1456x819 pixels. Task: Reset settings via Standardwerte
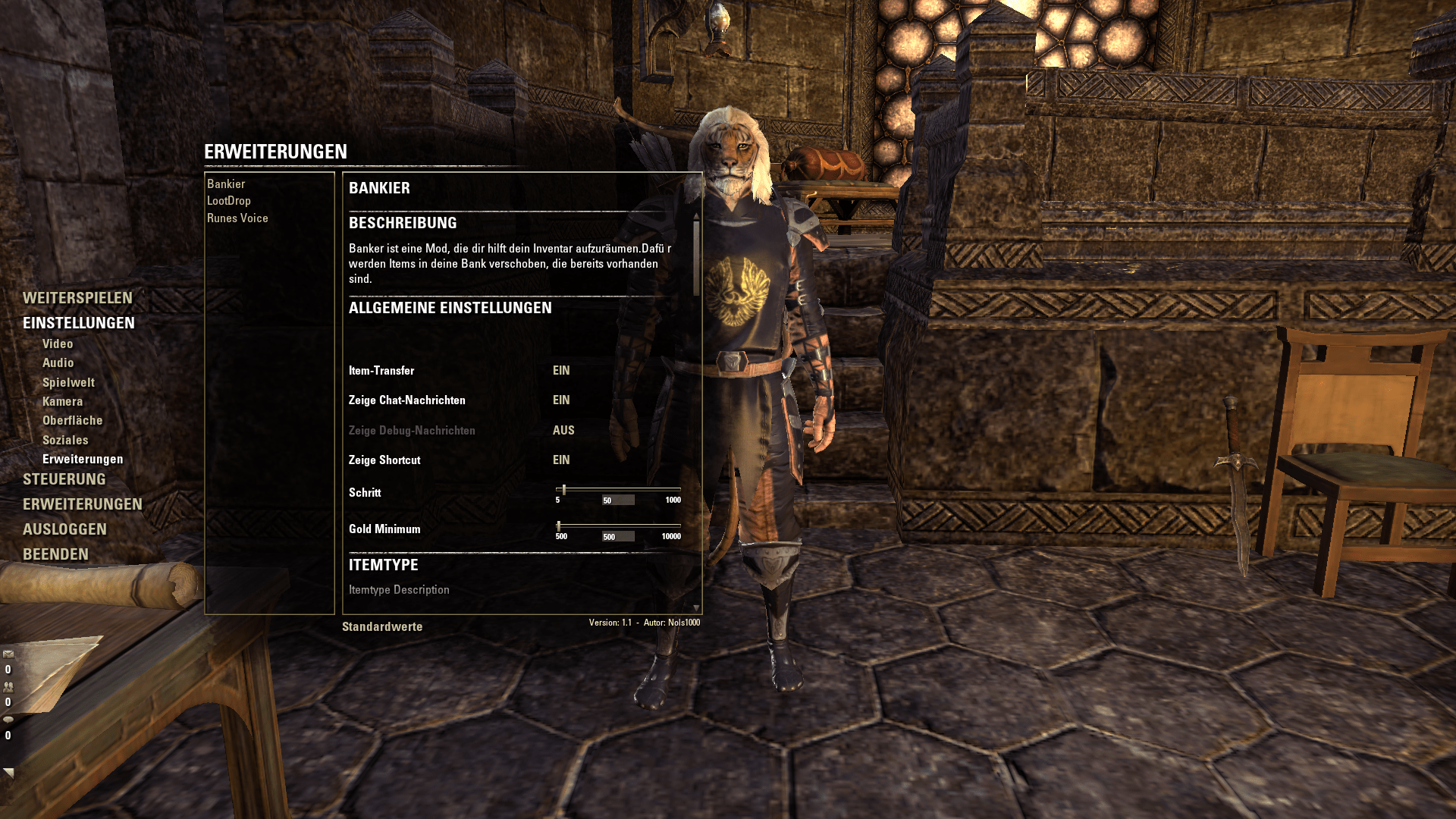(382, 626)
